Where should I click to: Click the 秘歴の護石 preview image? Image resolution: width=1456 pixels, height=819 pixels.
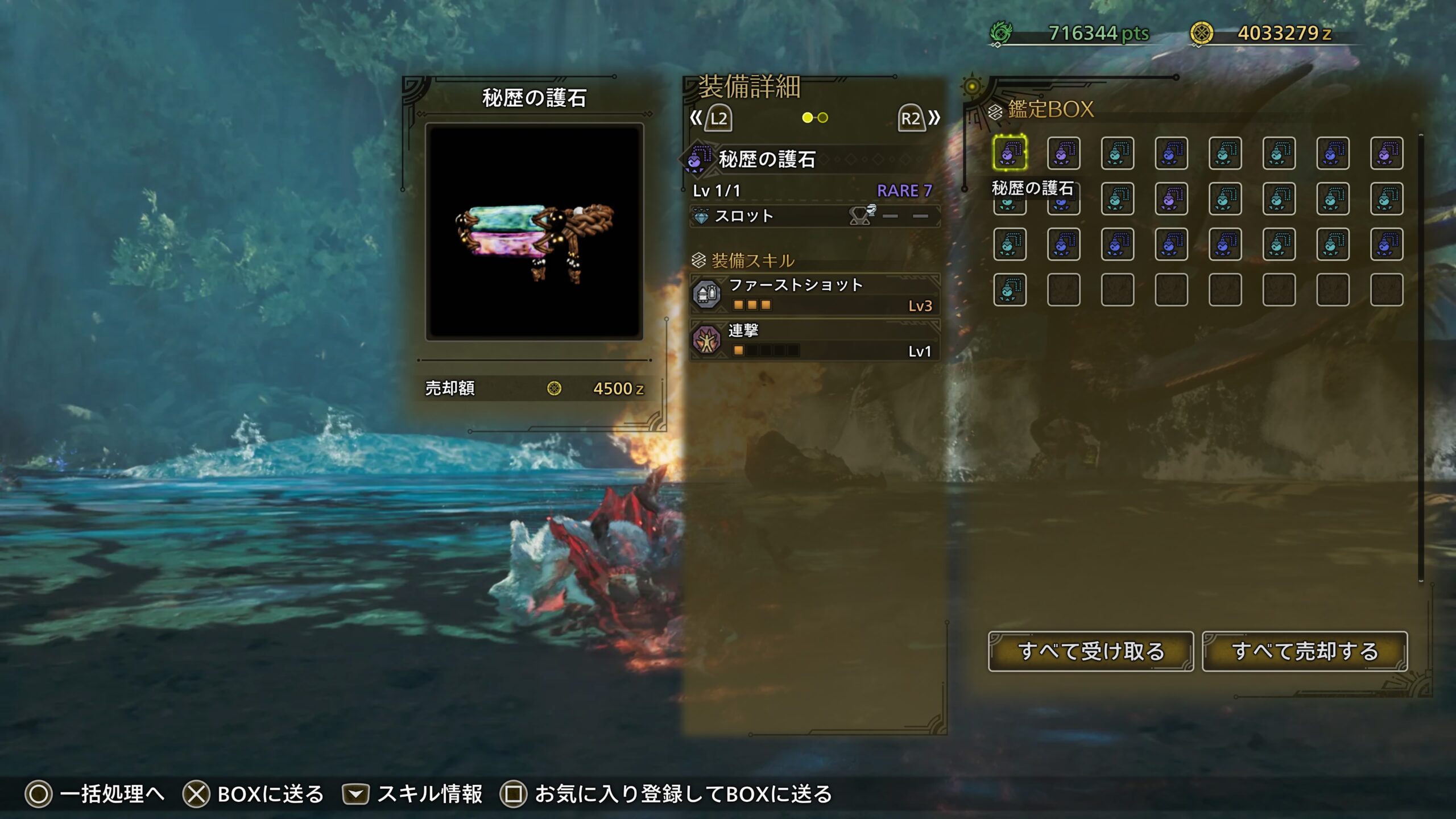pyautogui.click(x=534, y=232)
